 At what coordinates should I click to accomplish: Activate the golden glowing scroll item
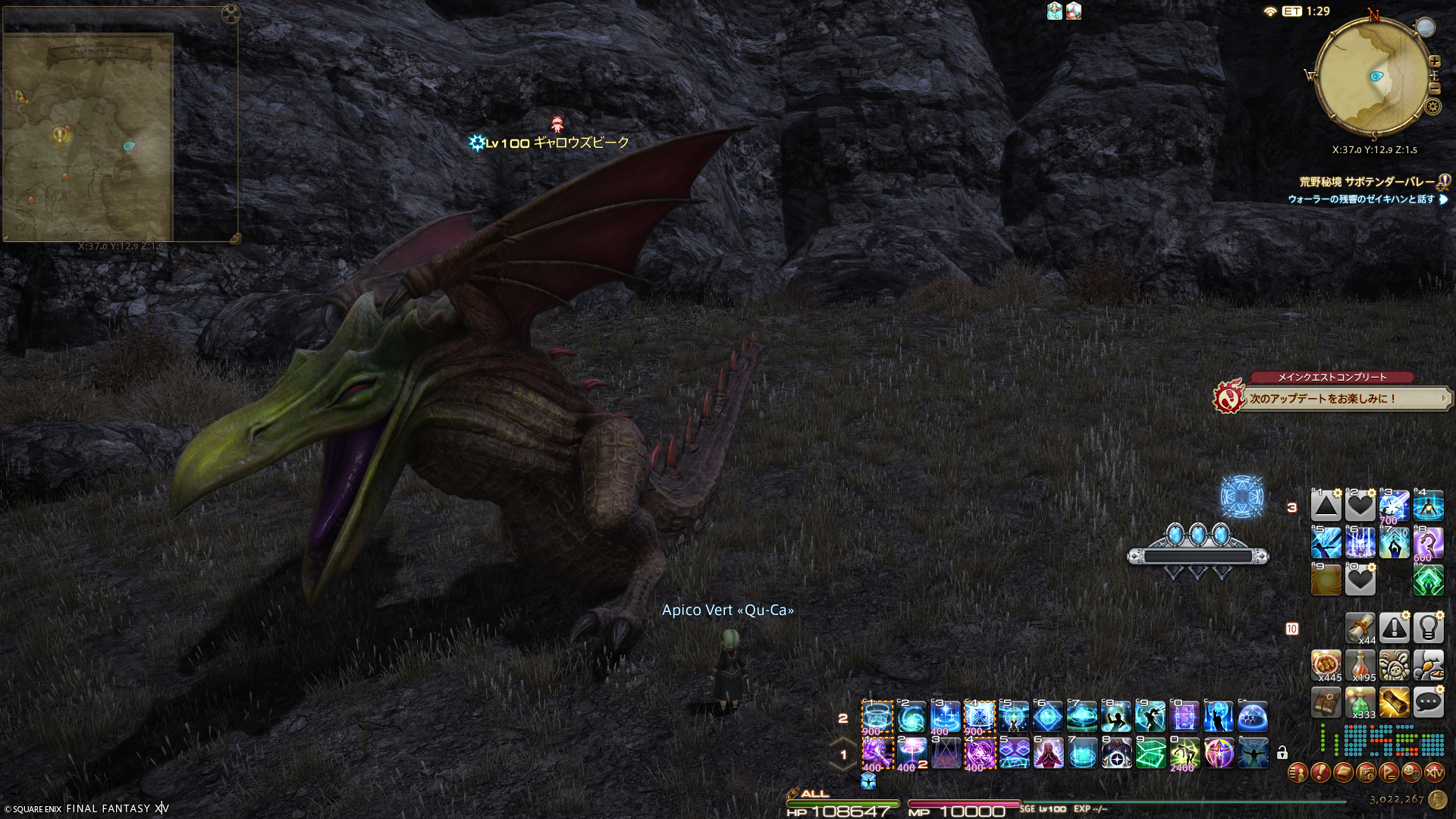[x=1395, y=703]
